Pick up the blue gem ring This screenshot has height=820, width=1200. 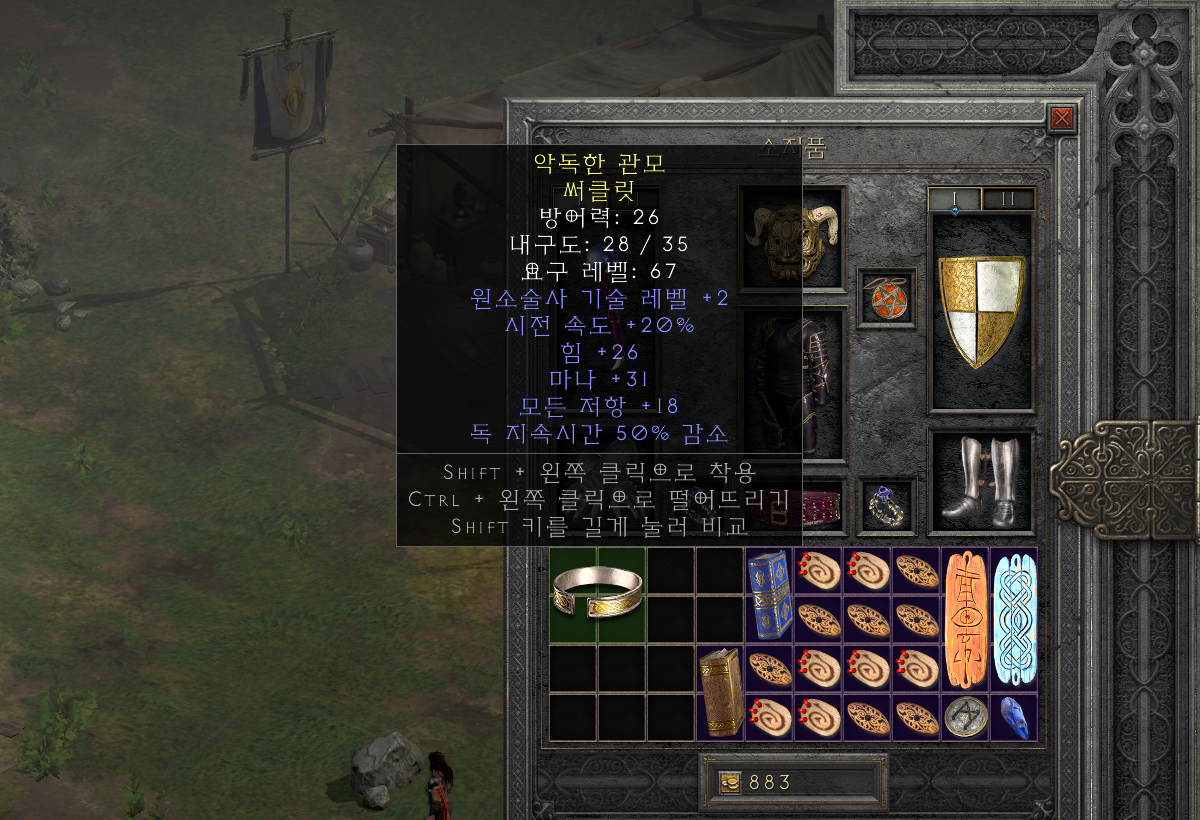point(885,503)
